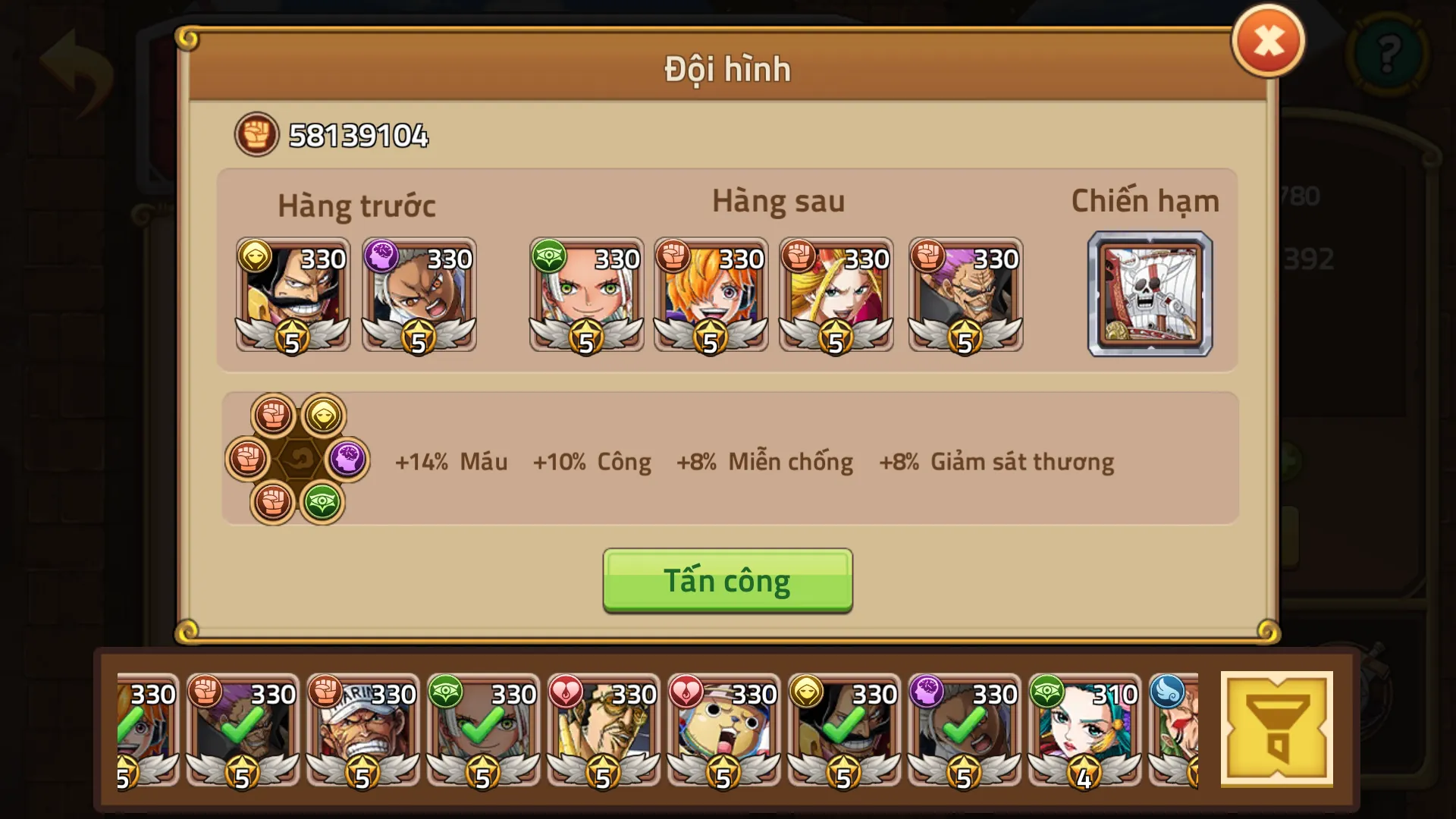
Task: Toggle selection on the white-haired roster hero
Action: 483,728
